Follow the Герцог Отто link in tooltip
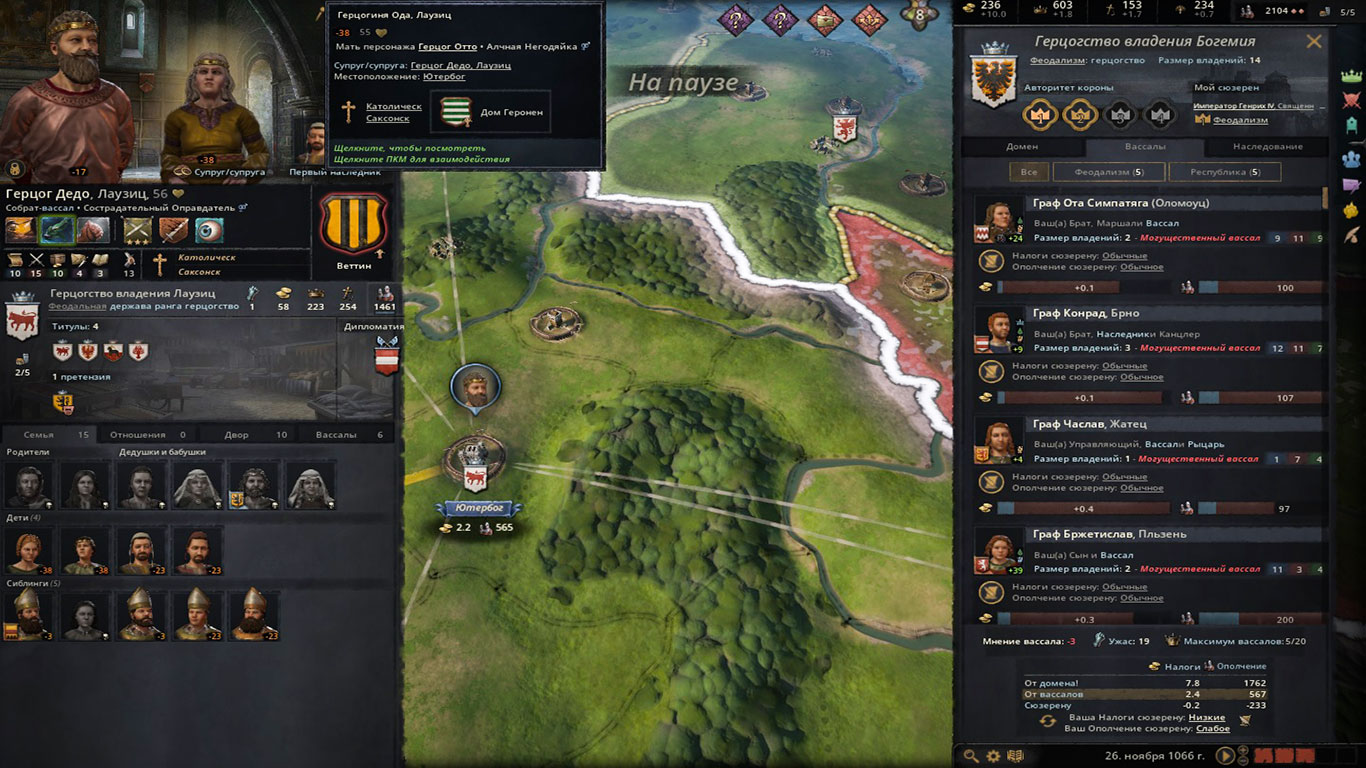This screenshot has height=768, width=1366. point(447,46)
